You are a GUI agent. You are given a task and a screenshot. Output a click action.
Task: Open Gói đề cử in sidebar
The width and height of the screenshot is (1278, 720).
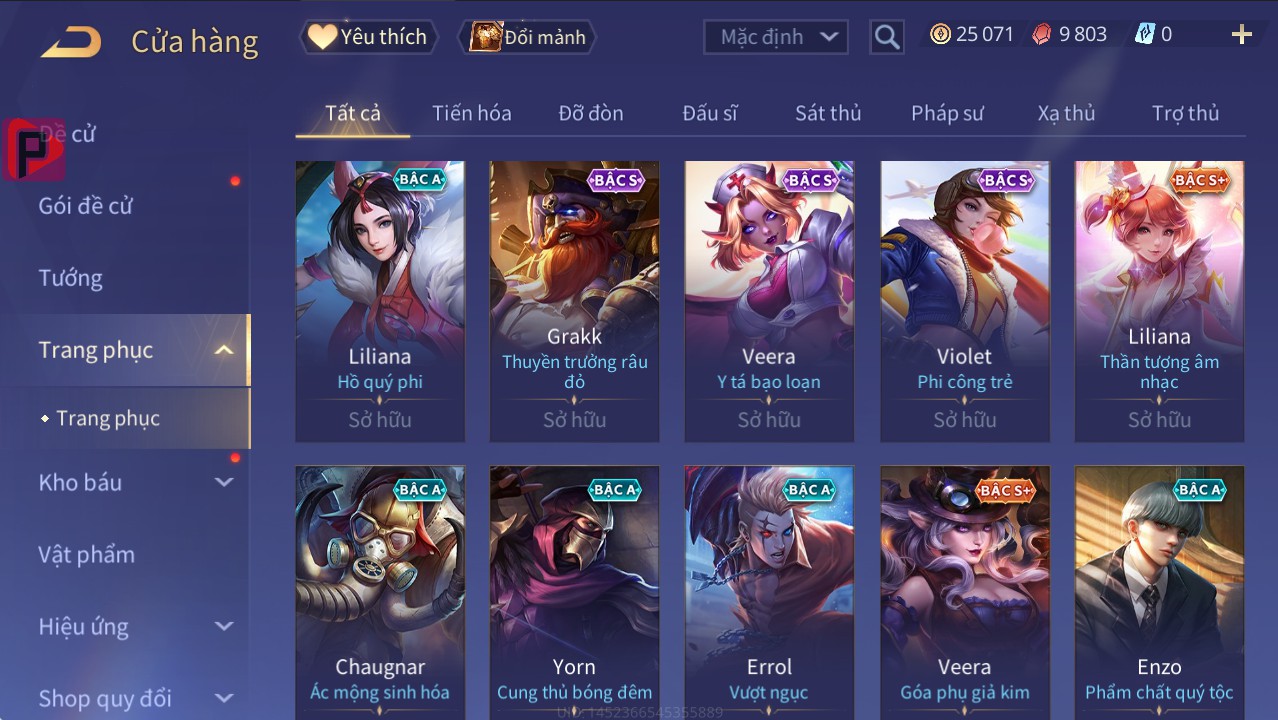pos(86,206)
